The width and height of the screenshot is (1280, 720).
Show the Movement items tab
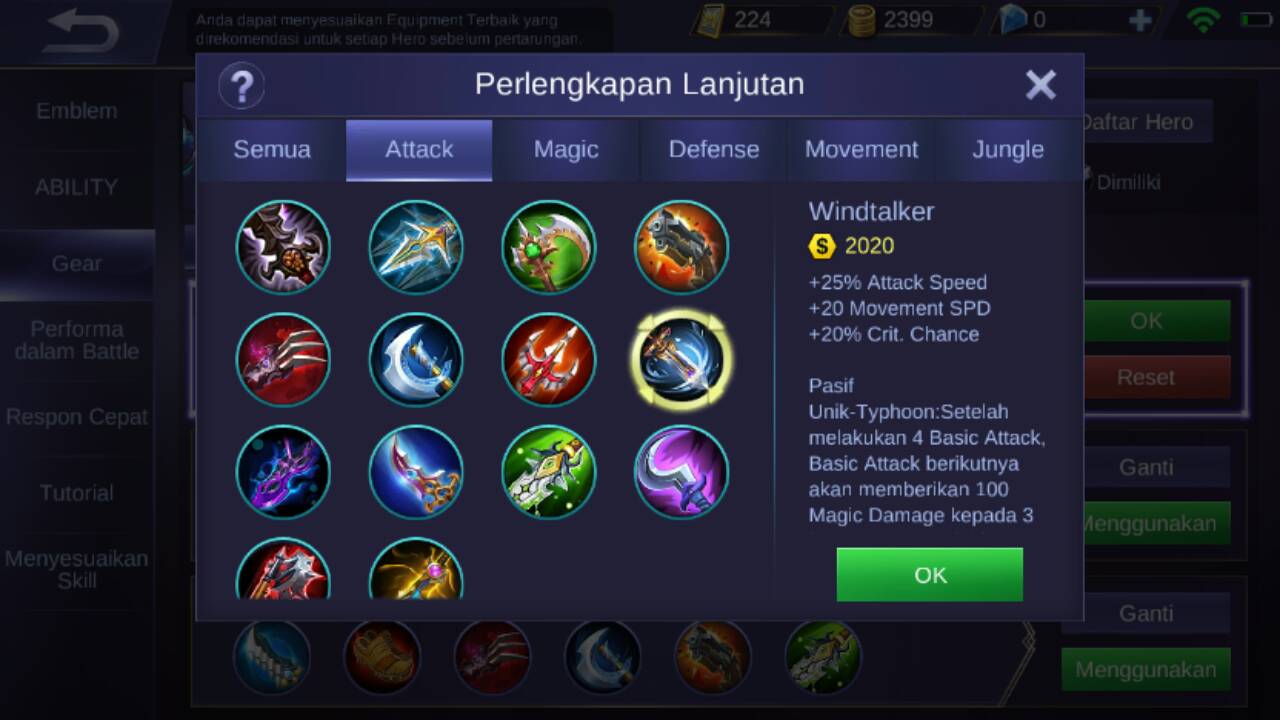[861, 150]
